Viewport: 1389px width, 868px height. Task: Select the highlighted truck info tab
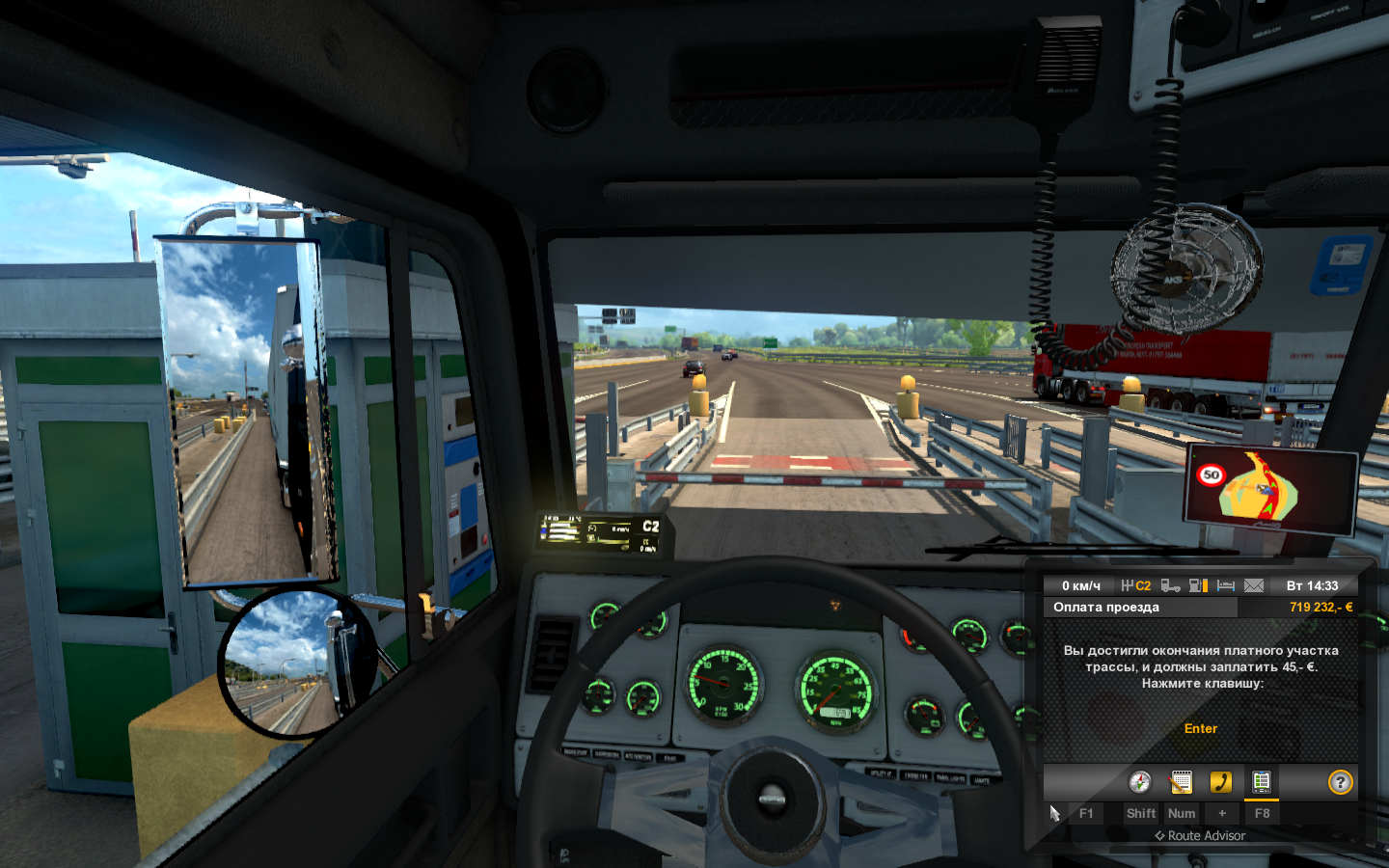[x=1261, y=782]
